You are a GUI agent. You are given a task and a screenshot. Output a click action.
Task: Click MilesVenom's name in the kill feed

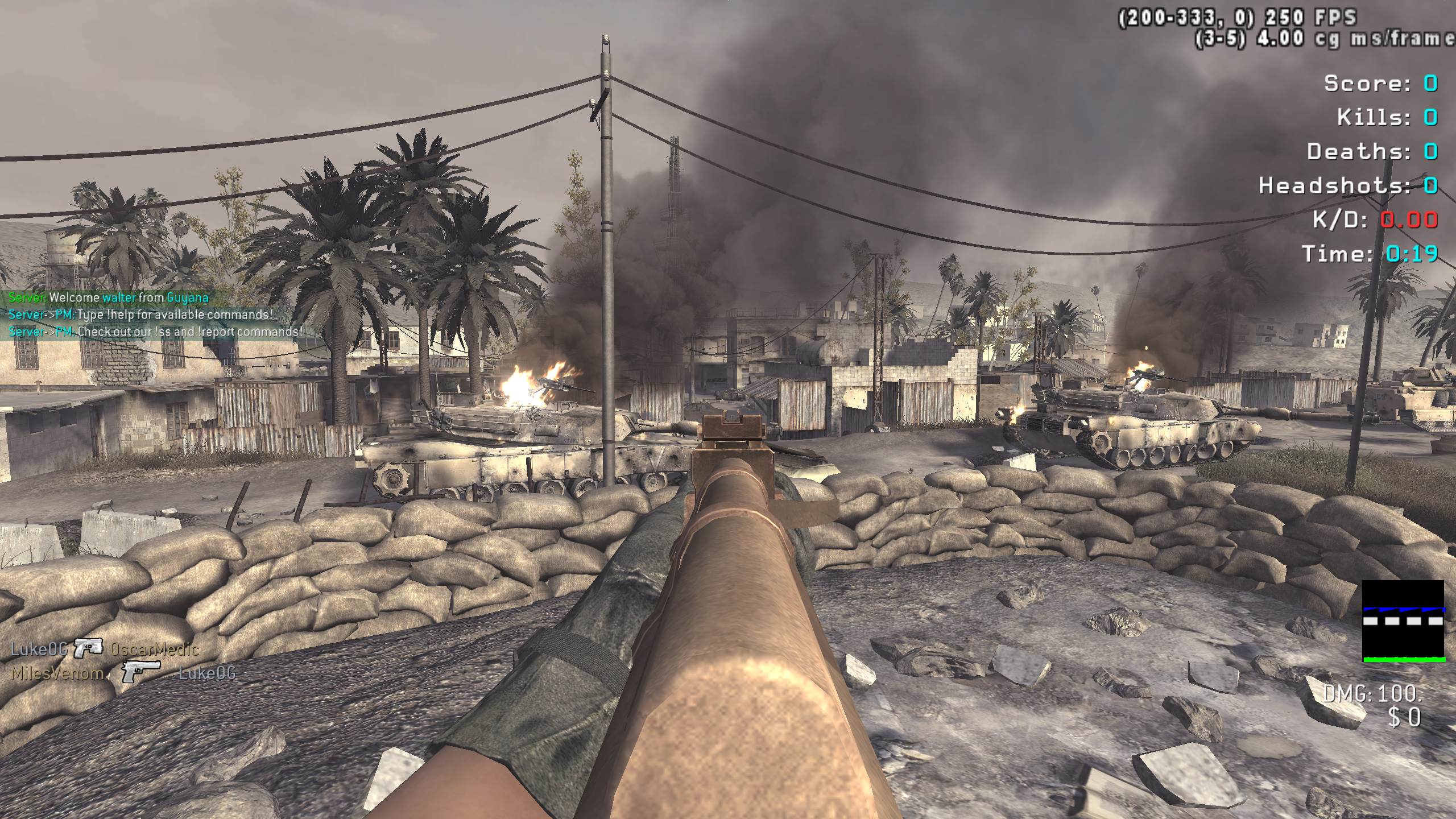point(57,673)
